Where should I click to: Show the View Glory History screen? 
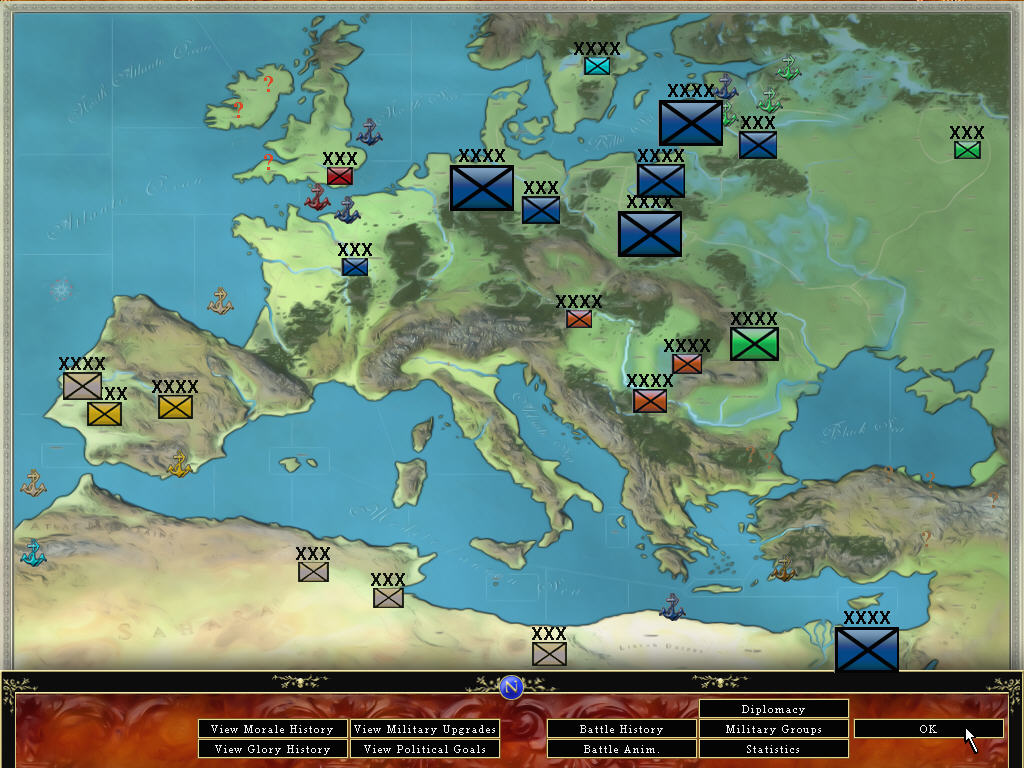tap(272, 749)
